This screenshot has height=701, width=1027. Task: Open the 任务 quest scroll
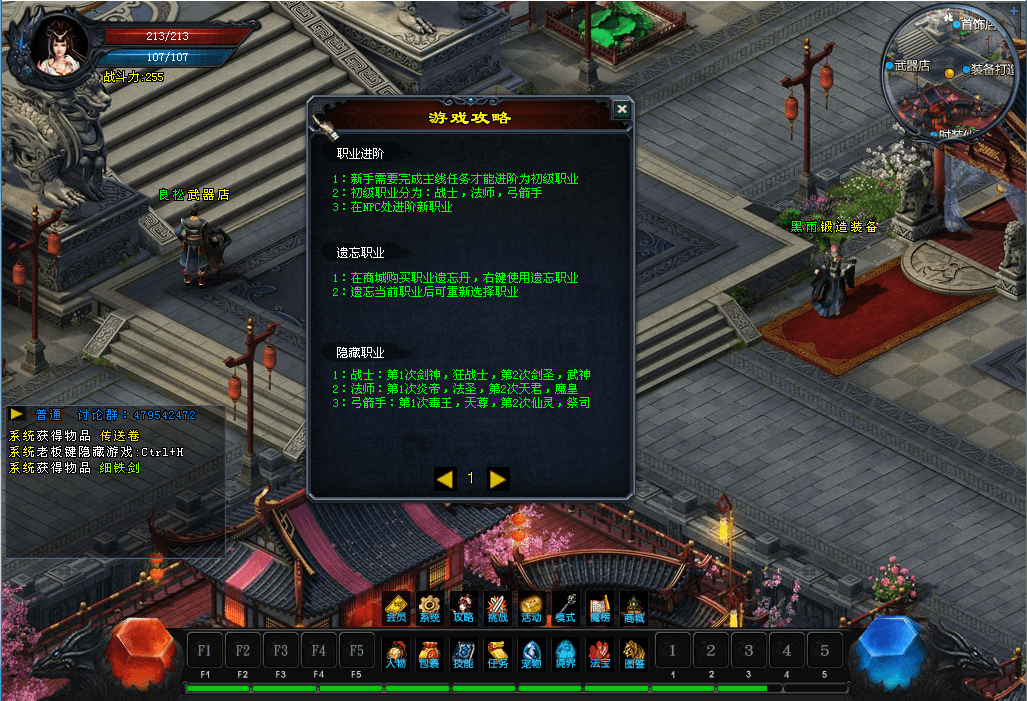pyautogui.click(x=497, y=653)
